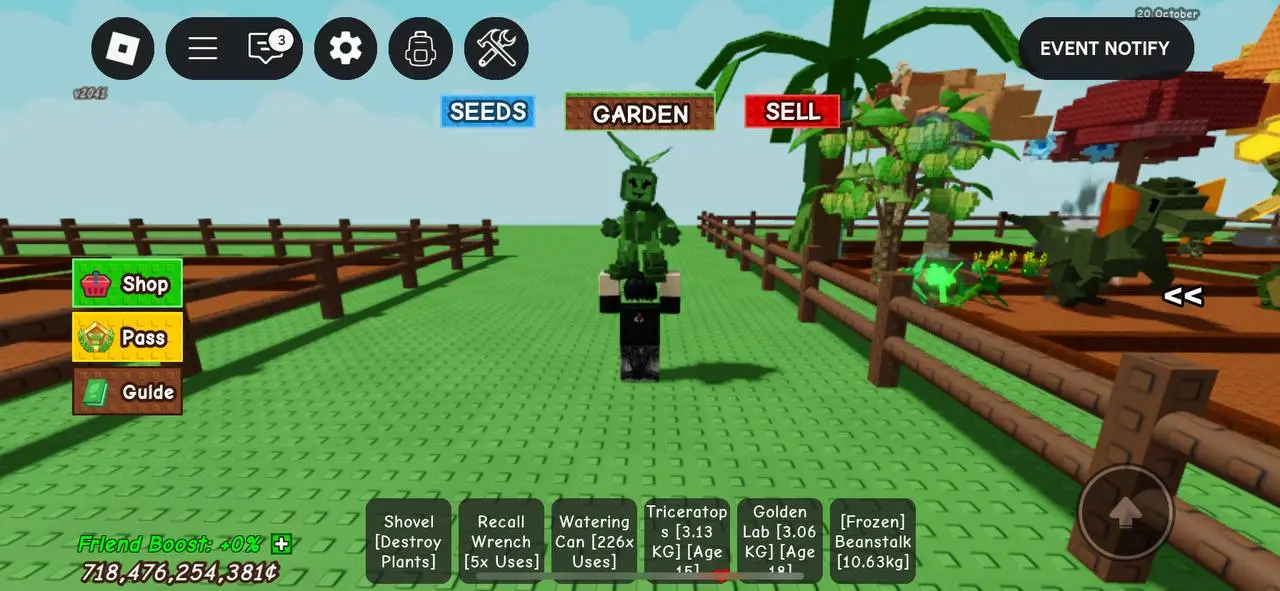Open the Roblox logo menu
Image resolution: width=1280 pixels, height=591 pixels.
123,48
